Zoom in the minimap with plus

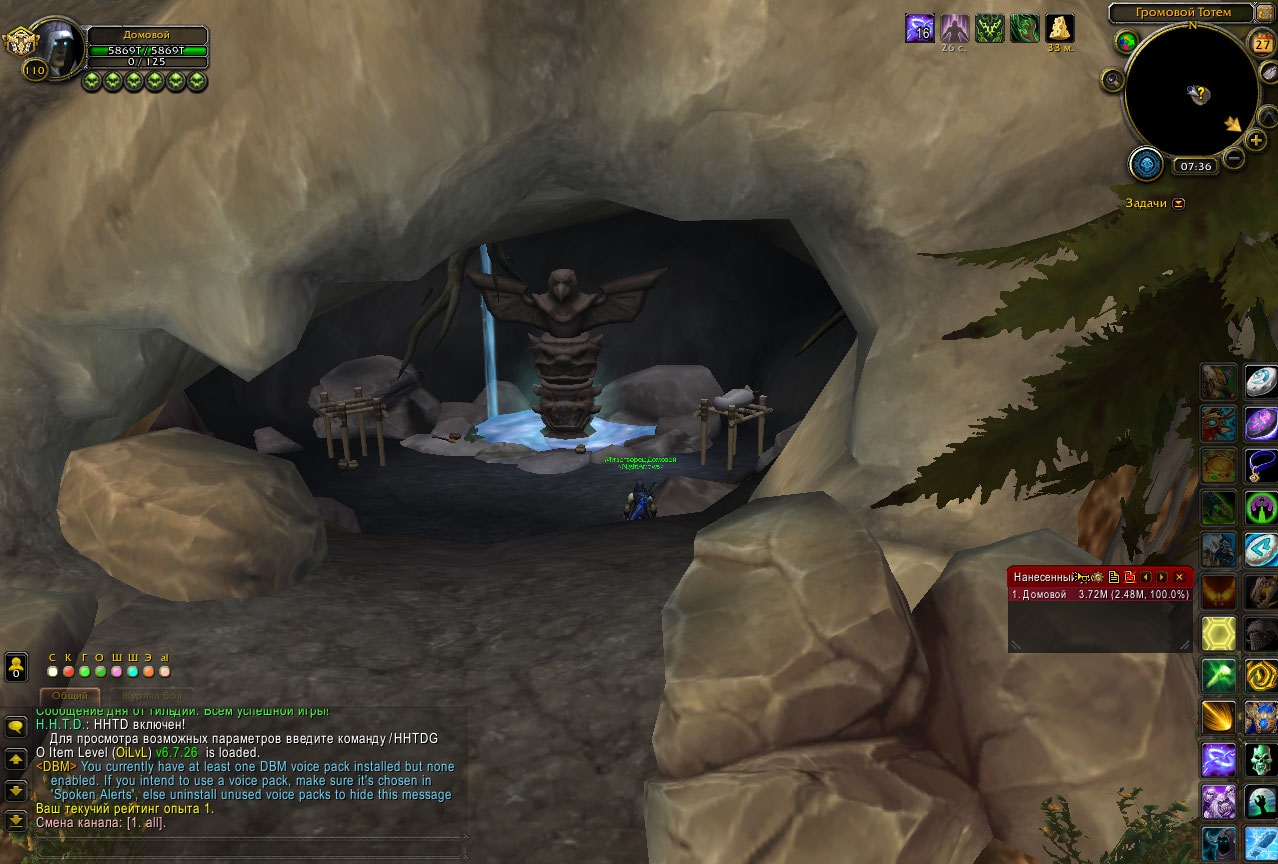(x=1256, y=140)
